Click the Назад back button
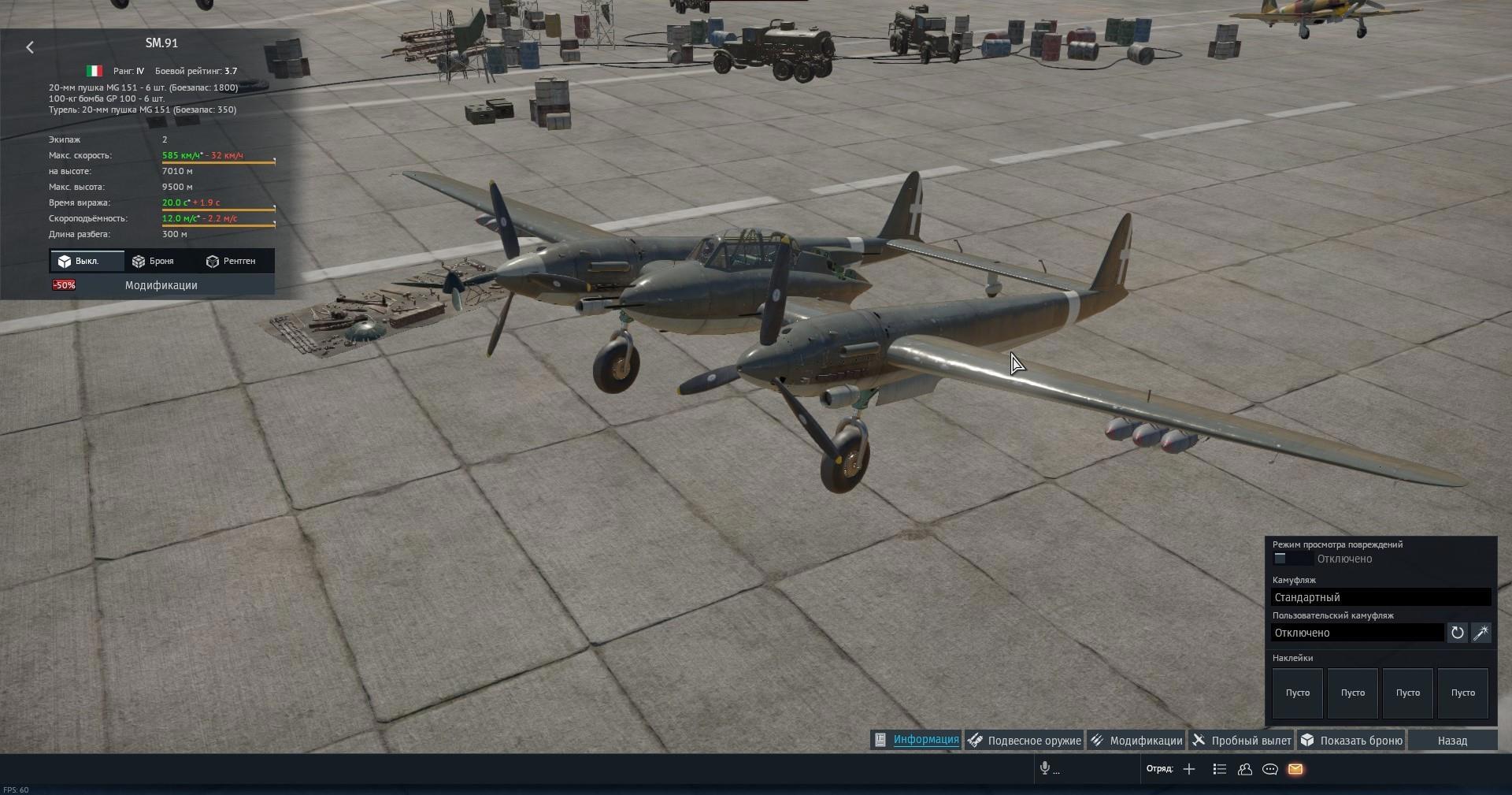Image resolution: width=1512 pixels, height=795 pixels. click(1452, 741)
